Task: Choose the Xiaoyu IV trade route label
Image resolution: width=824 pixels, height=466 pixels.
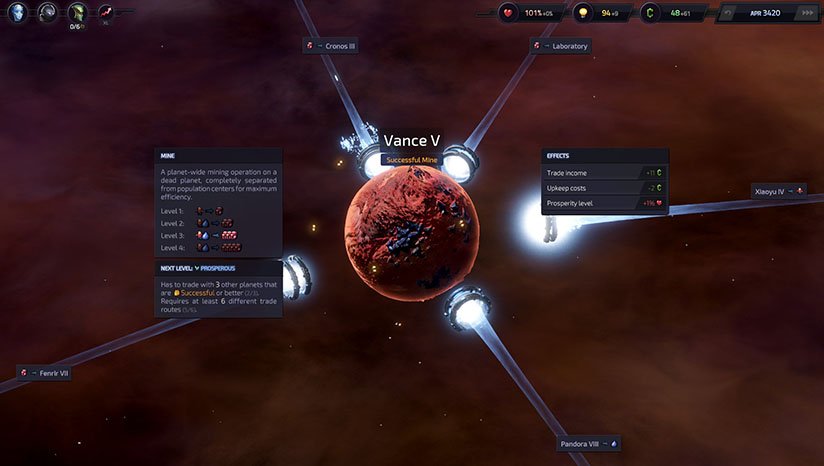Action: pyautogui.click(x=779, y=190)
